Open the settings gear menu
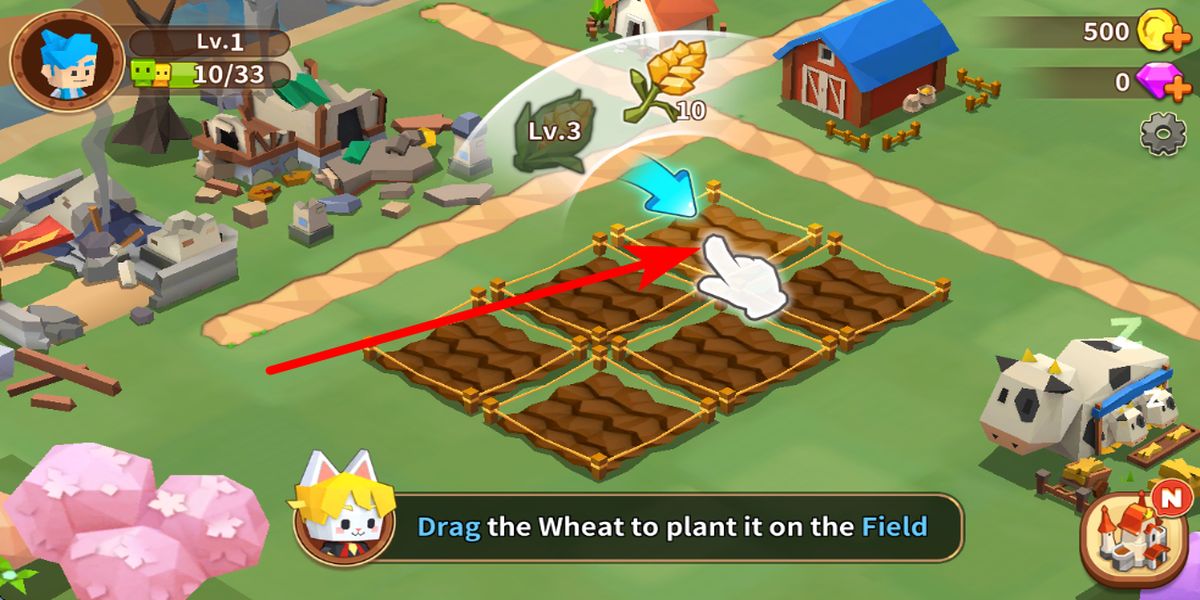Viewport: 1200px width, 600px height. [1163, 135]
